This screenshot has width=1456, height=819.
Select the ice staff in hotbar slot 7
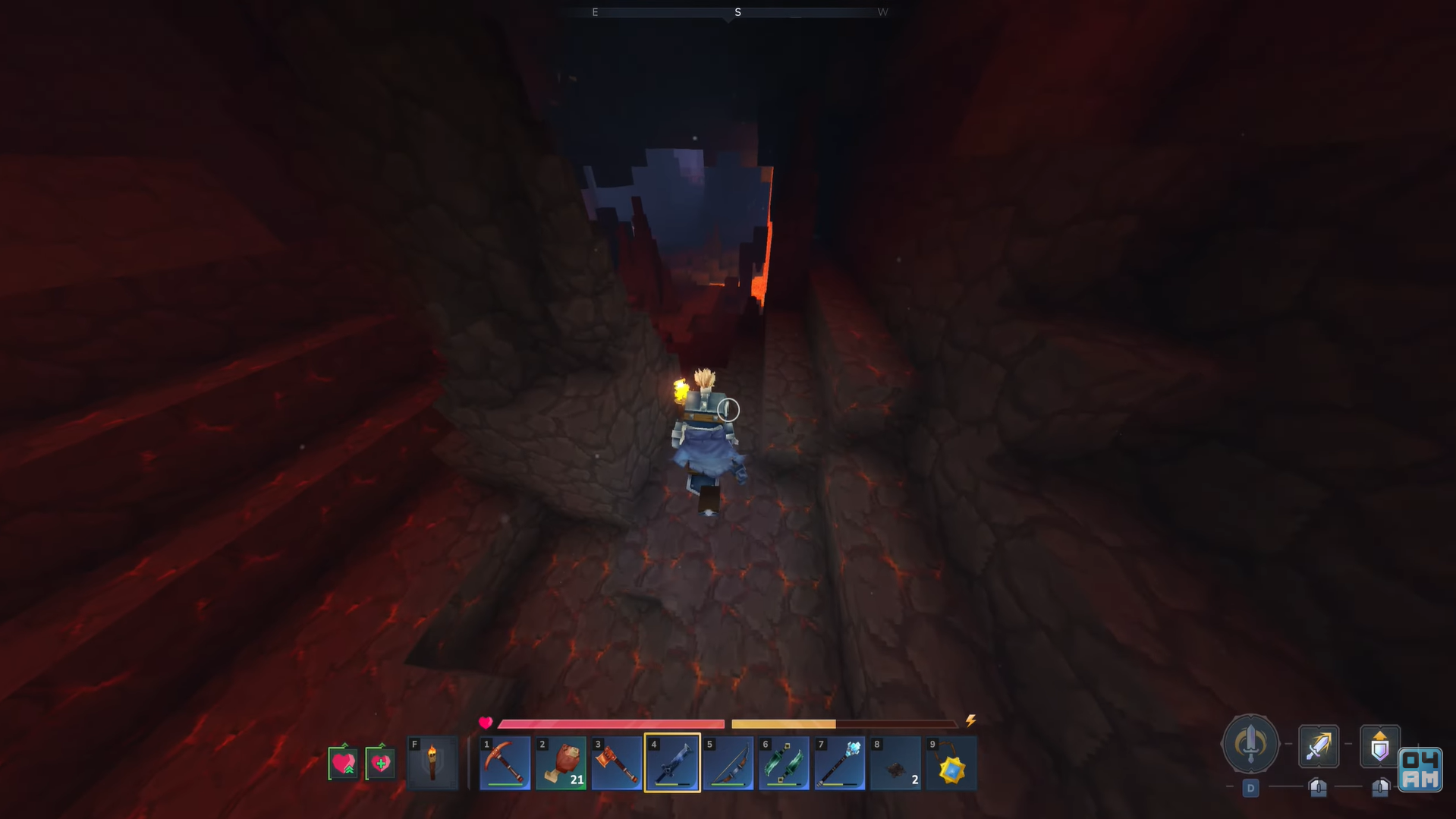840,763
